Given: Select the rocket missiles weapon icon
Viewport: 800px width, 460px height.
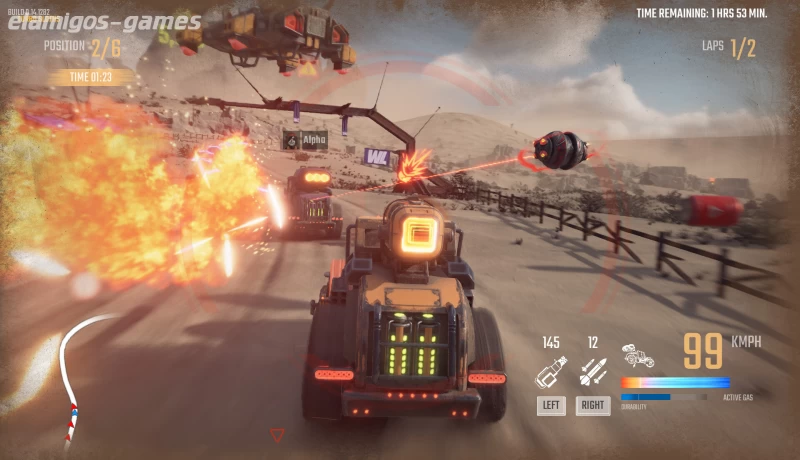Looking at the screenshot, I should (x=592, y=372).
